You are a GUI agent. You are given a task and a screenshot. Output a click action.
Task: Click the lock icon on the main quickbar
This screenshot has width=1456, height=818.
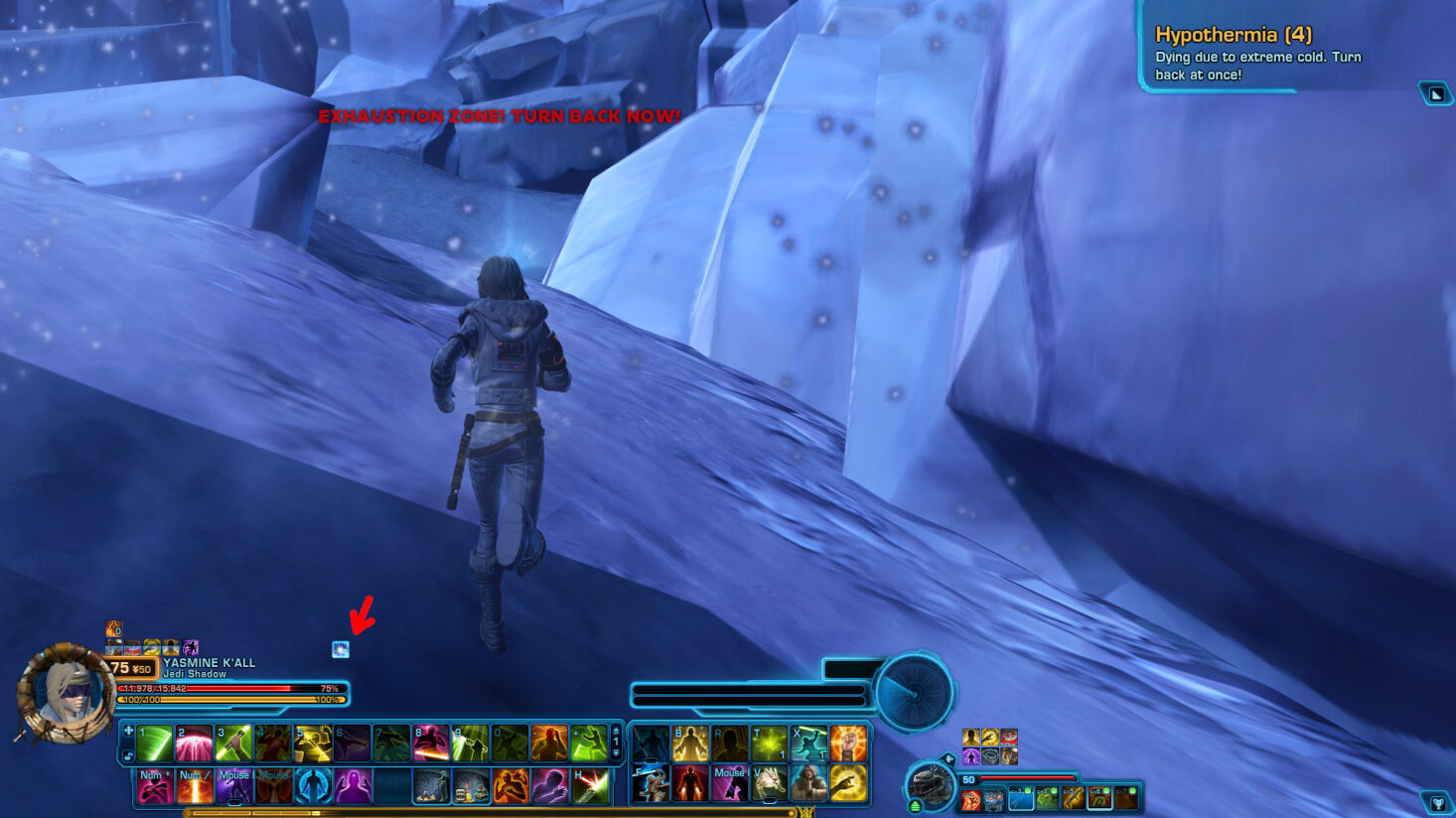[x=128, y=756]
